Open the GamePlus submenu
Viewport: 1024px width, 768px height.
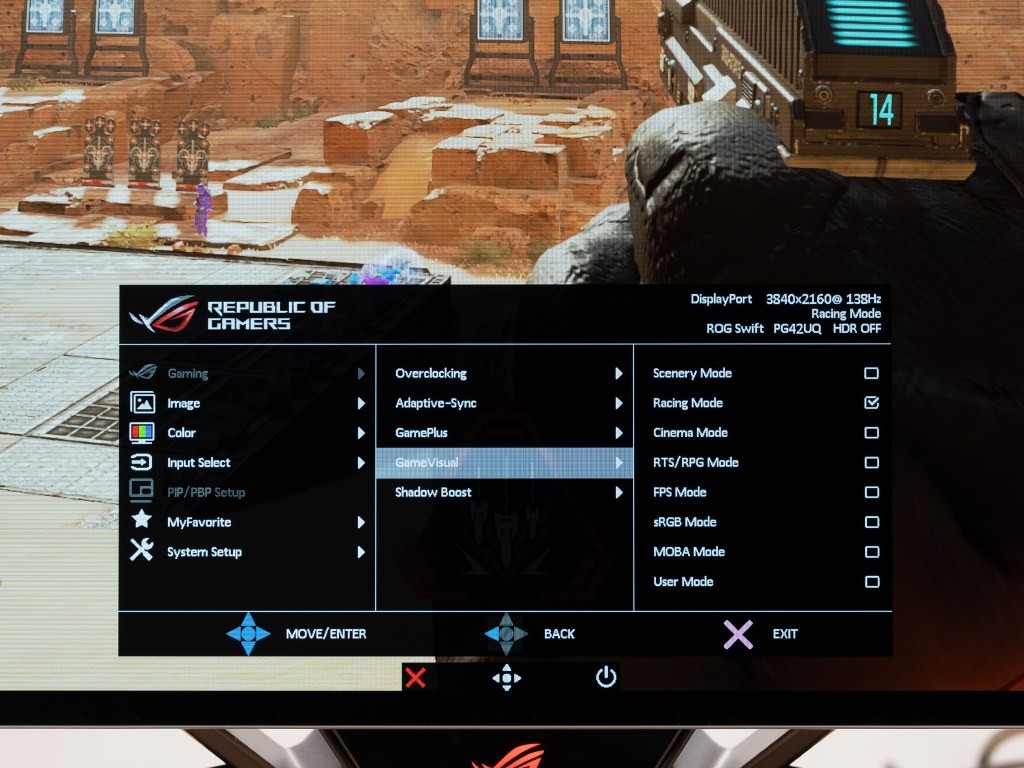(421, 433)
